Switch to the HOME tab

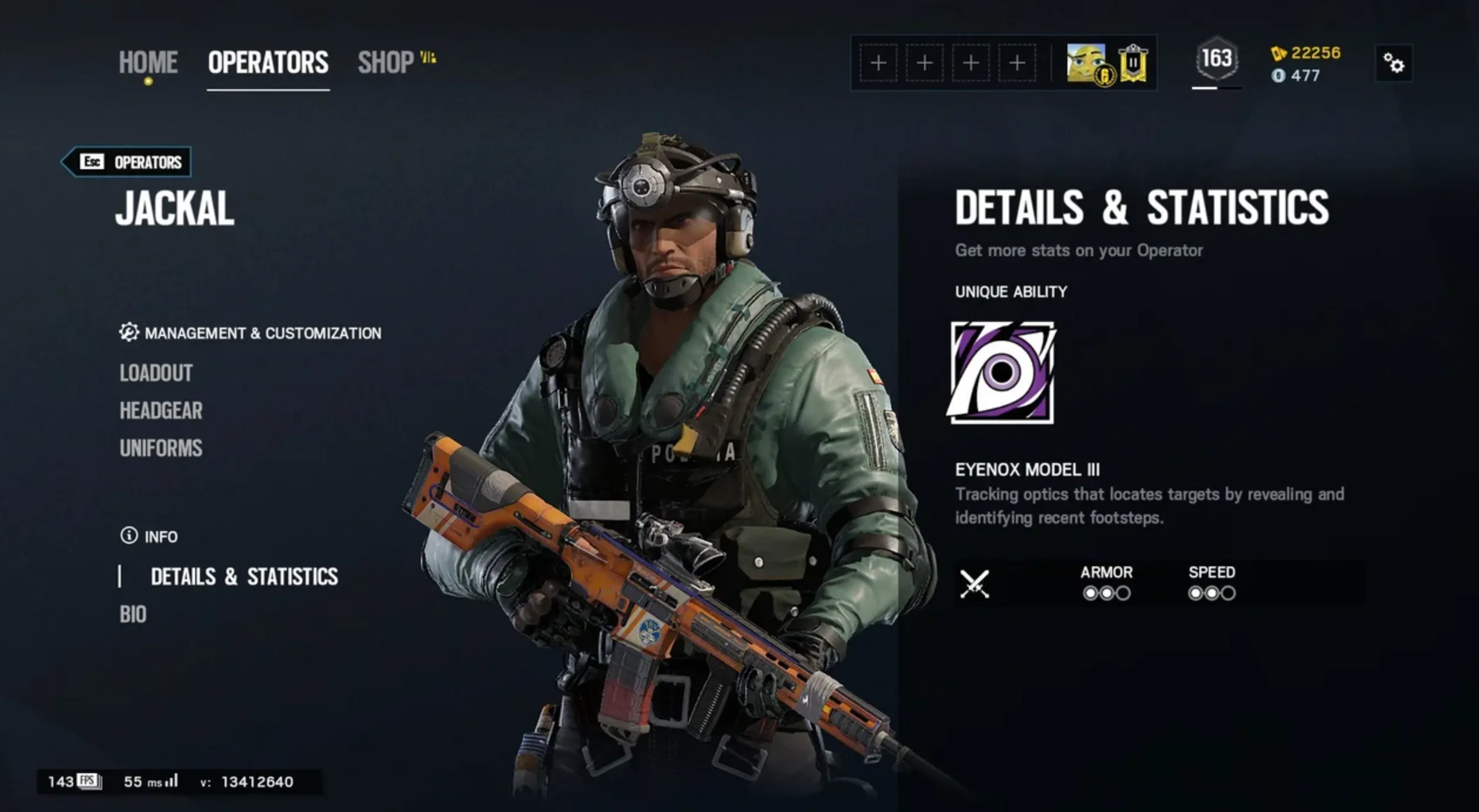pos(147,61)
